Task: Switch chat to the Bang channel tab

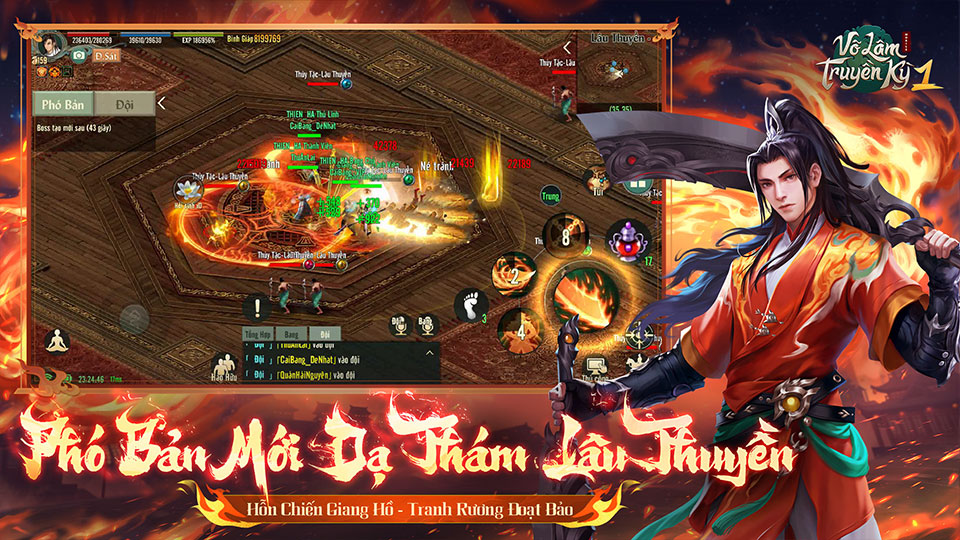Action: click(x=292, y=333)
